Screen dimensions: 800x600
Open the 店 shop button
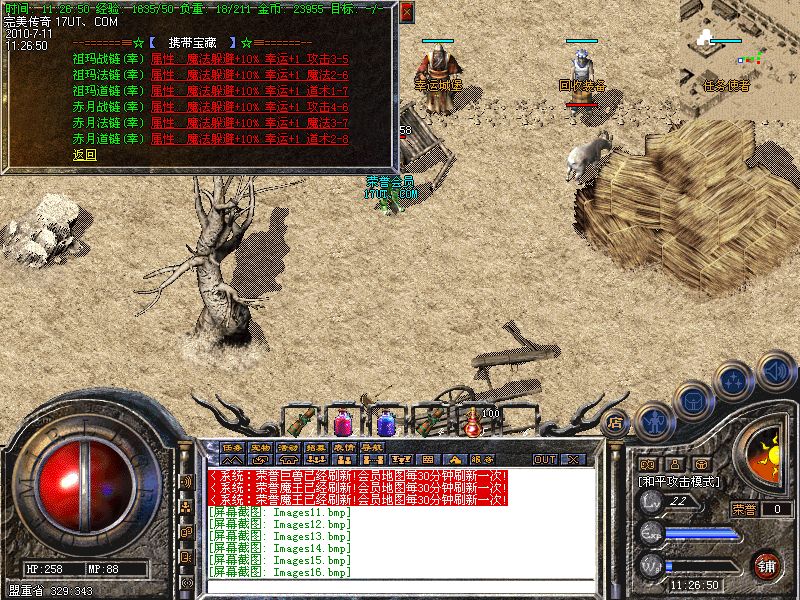tap(616, 422)
